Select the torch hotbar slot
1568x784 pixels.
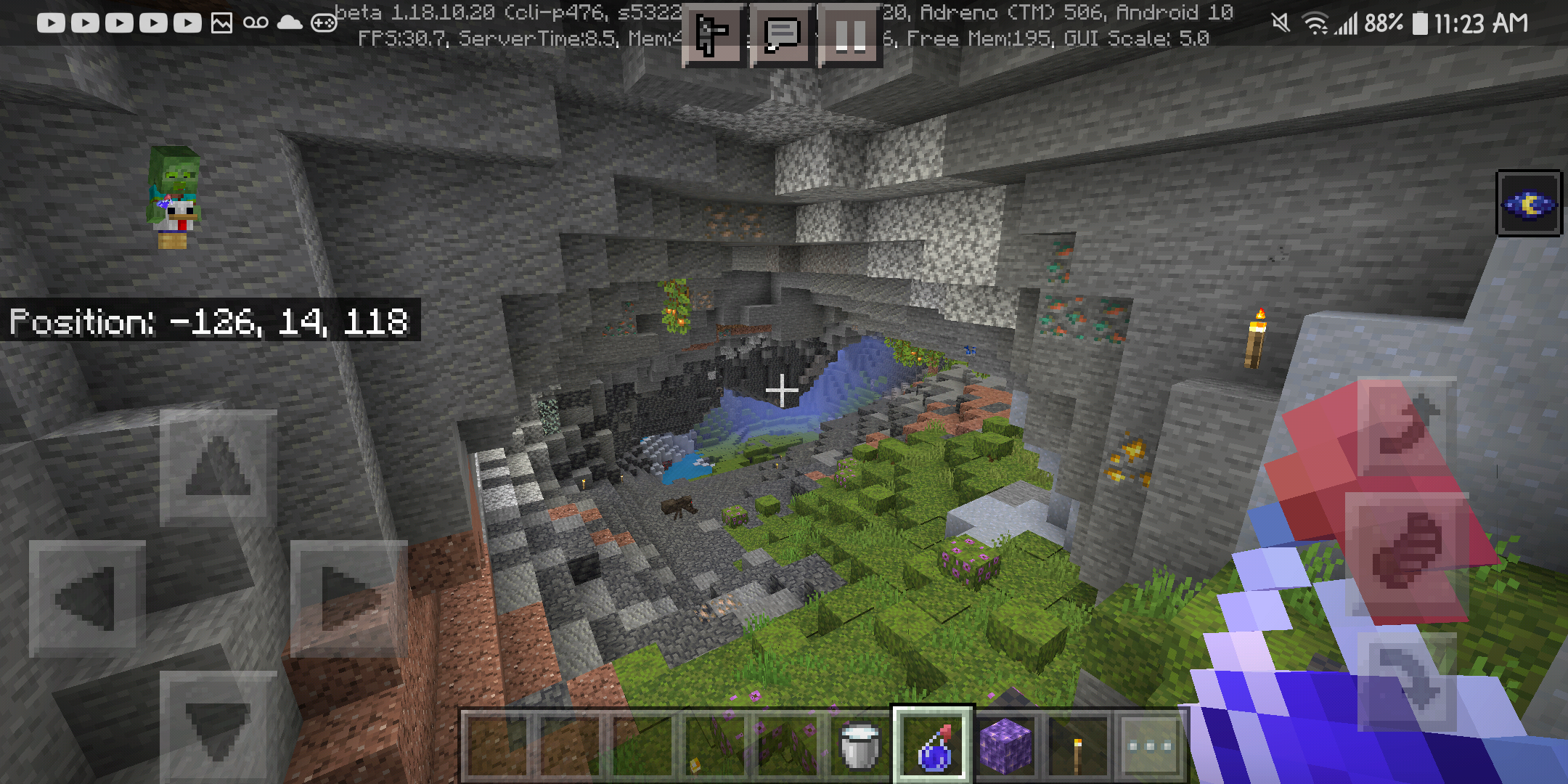pyautogui.click(x=1078, y=746)
